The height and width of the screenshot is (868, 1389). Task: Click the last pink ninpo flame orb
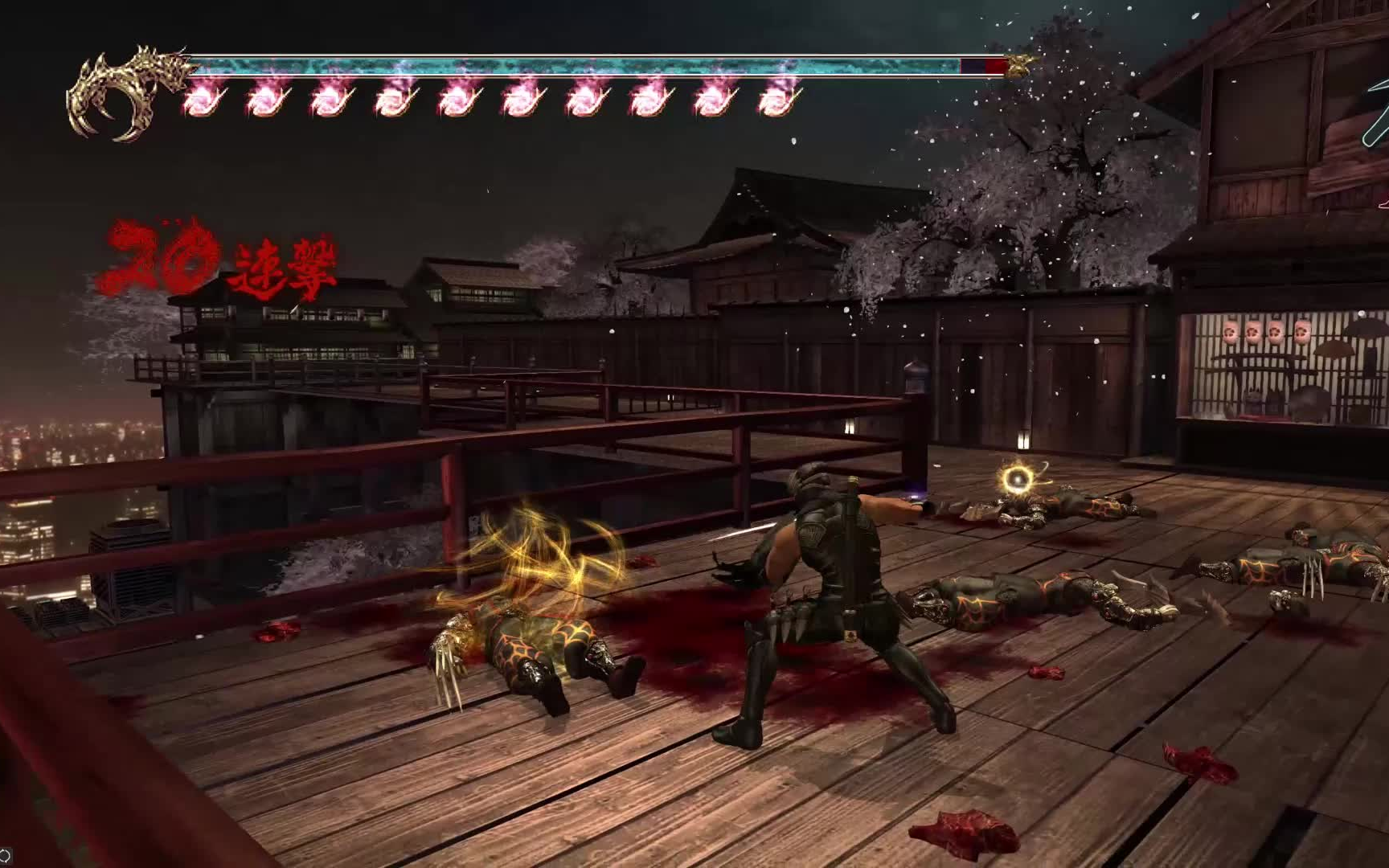click(x=776, y=100)
